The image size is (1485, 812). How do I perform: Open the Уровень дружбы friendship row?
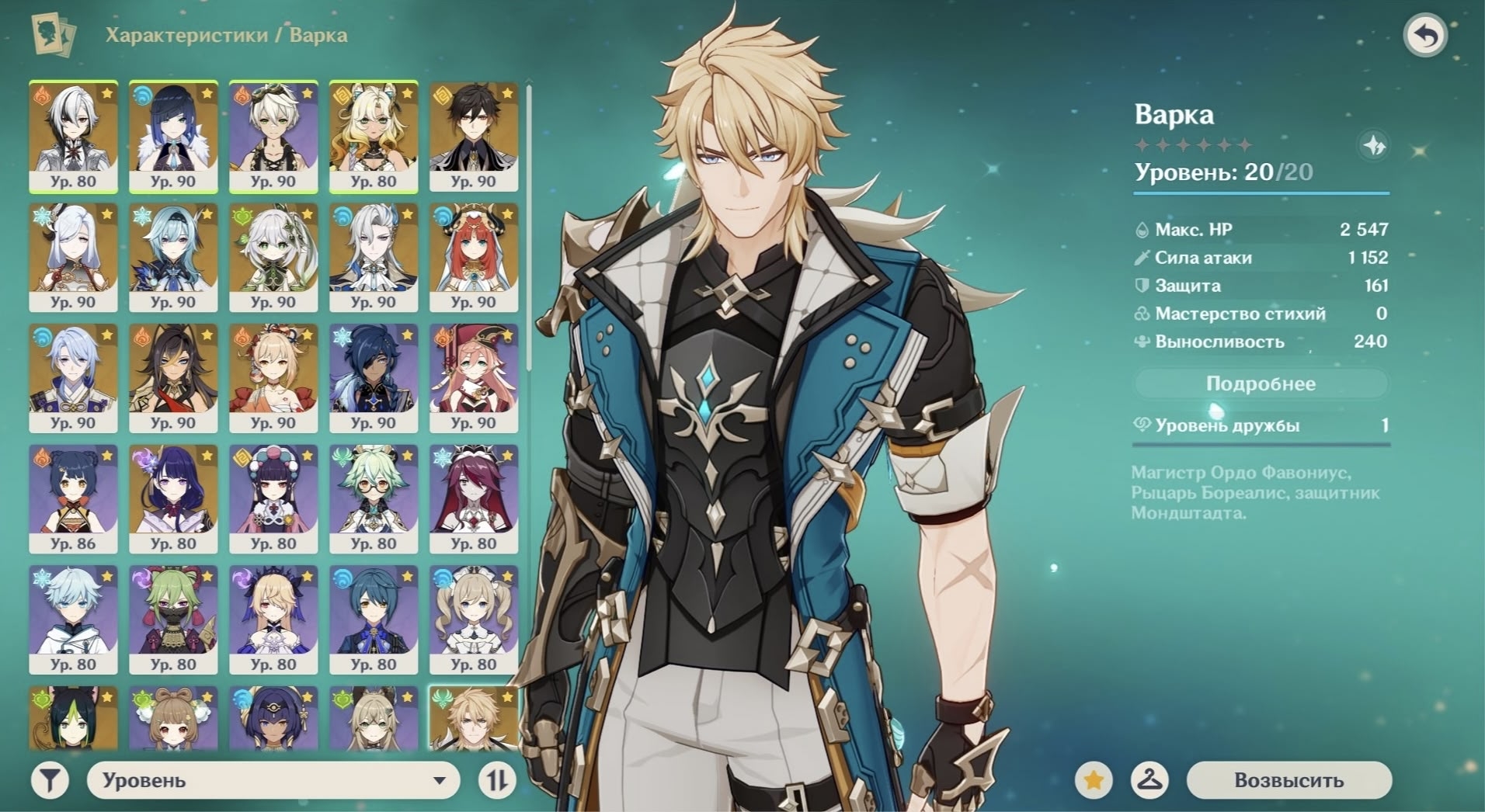point(1260,425)
